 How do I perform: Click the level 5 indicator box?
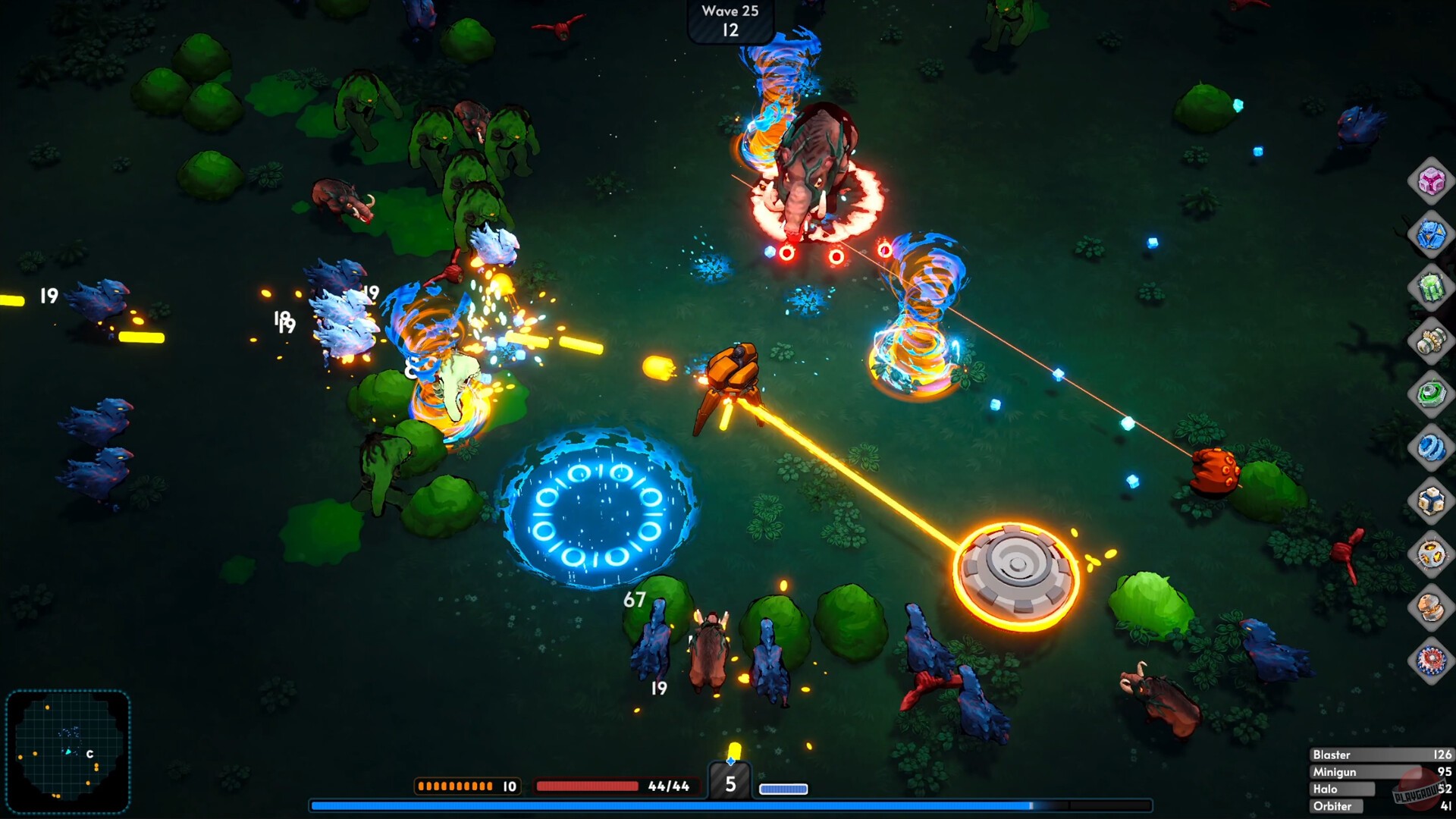coord(730,786)
